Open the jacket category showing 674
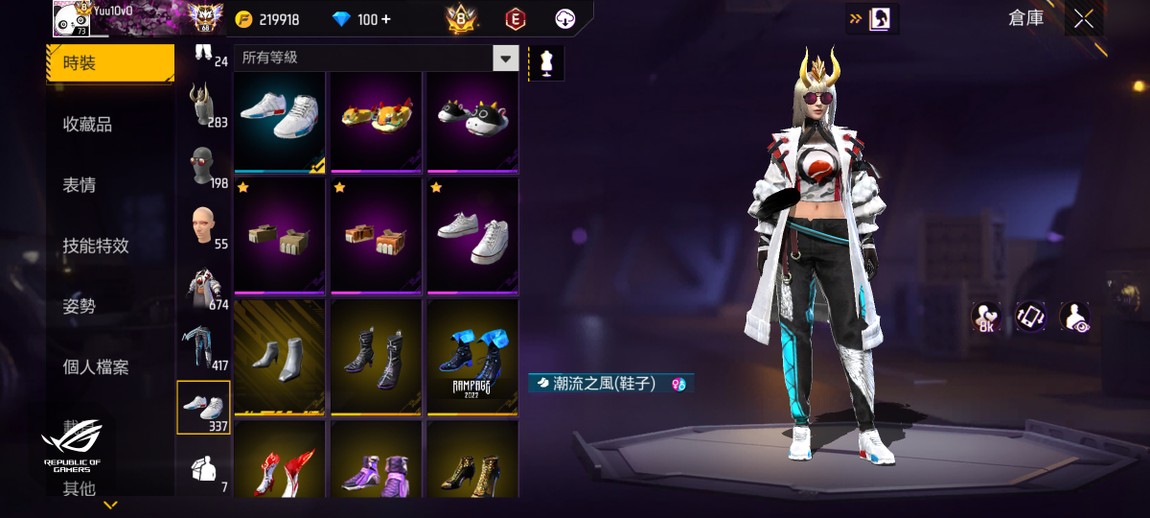 [x=204, y=287]
